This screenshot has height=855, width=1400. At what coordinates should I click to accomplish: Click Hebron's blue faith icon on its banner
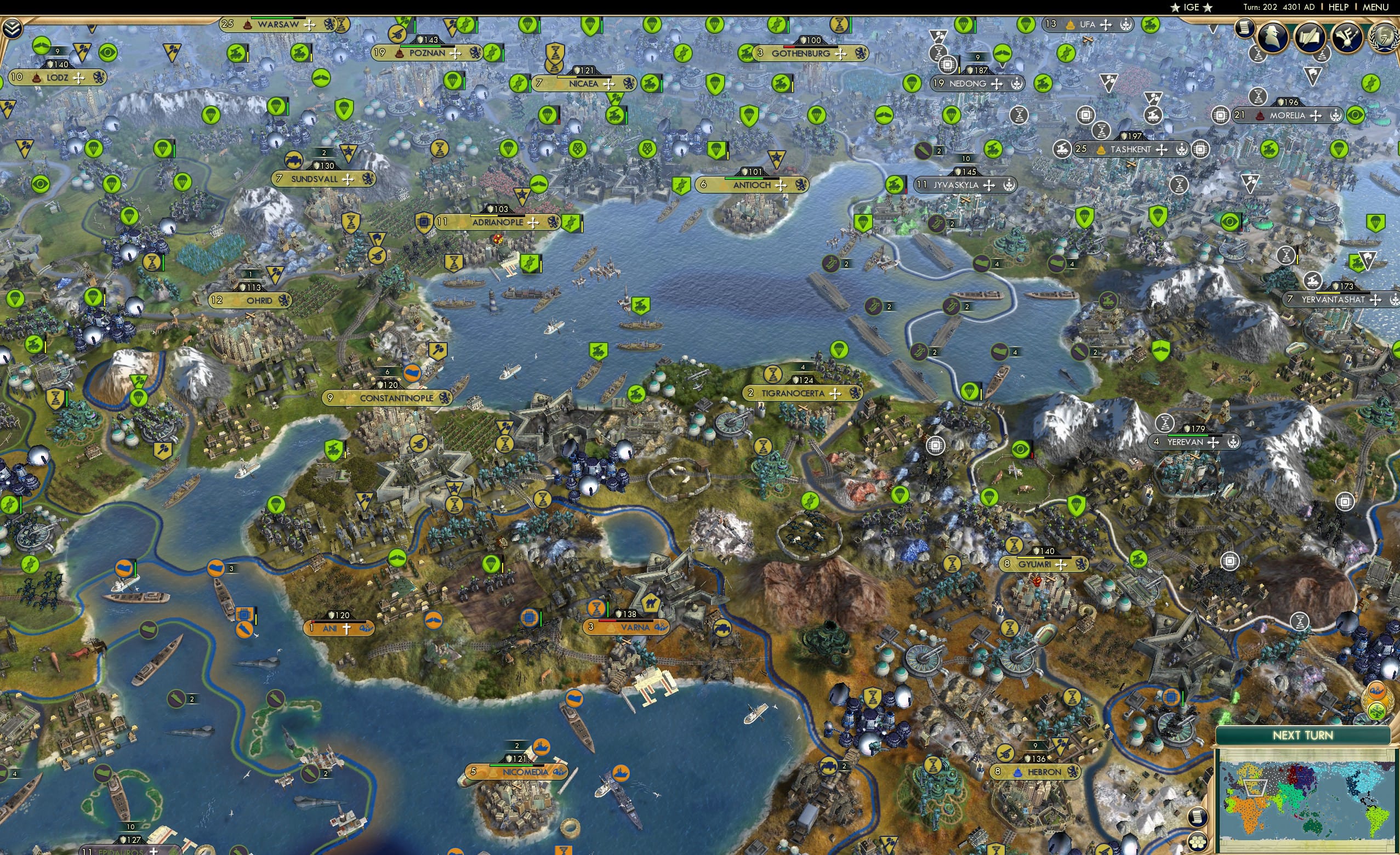pos(1017,773)
